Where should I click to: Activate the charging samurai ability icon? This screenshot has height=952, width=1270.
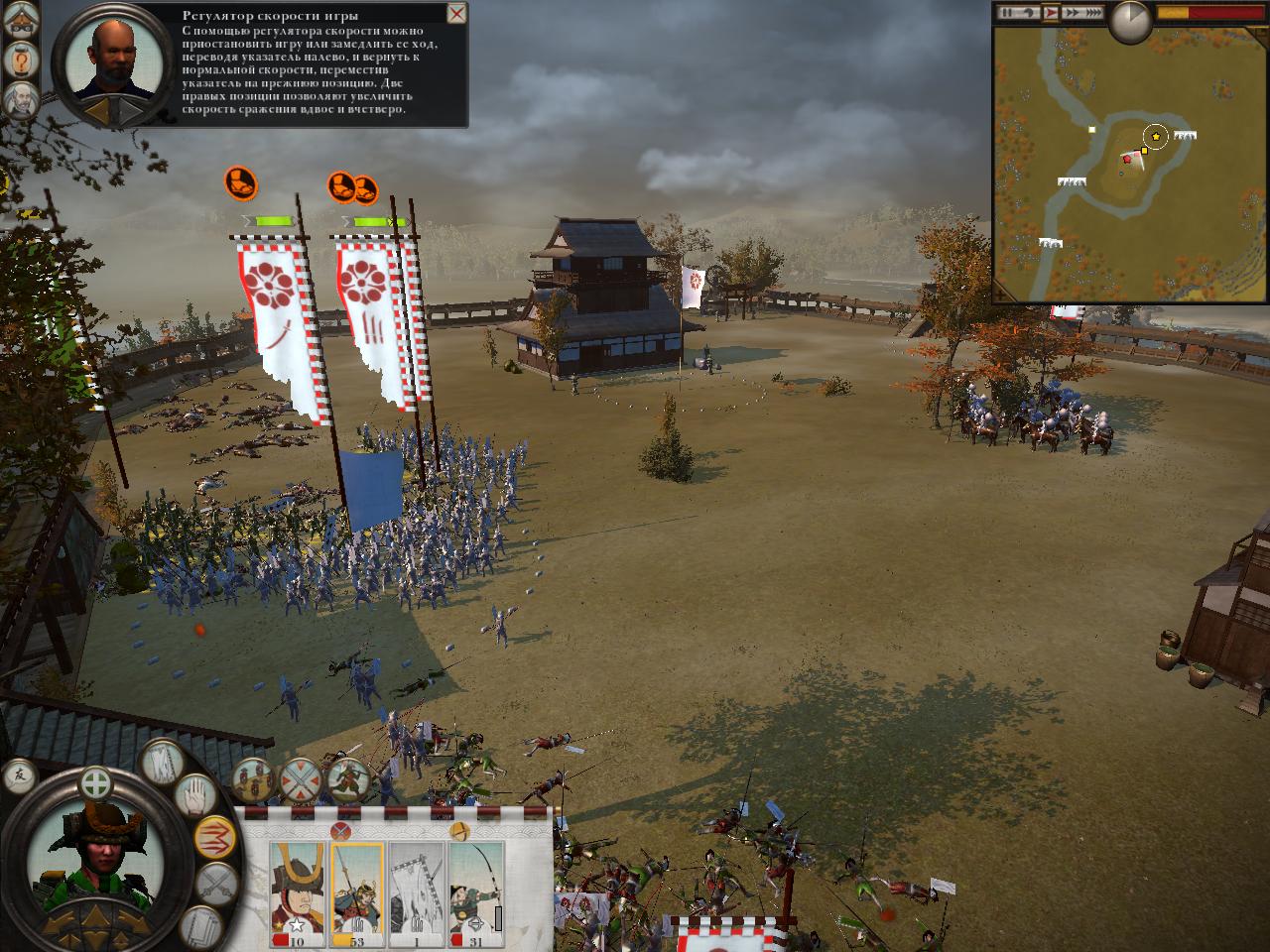click(x=347, y=780)
